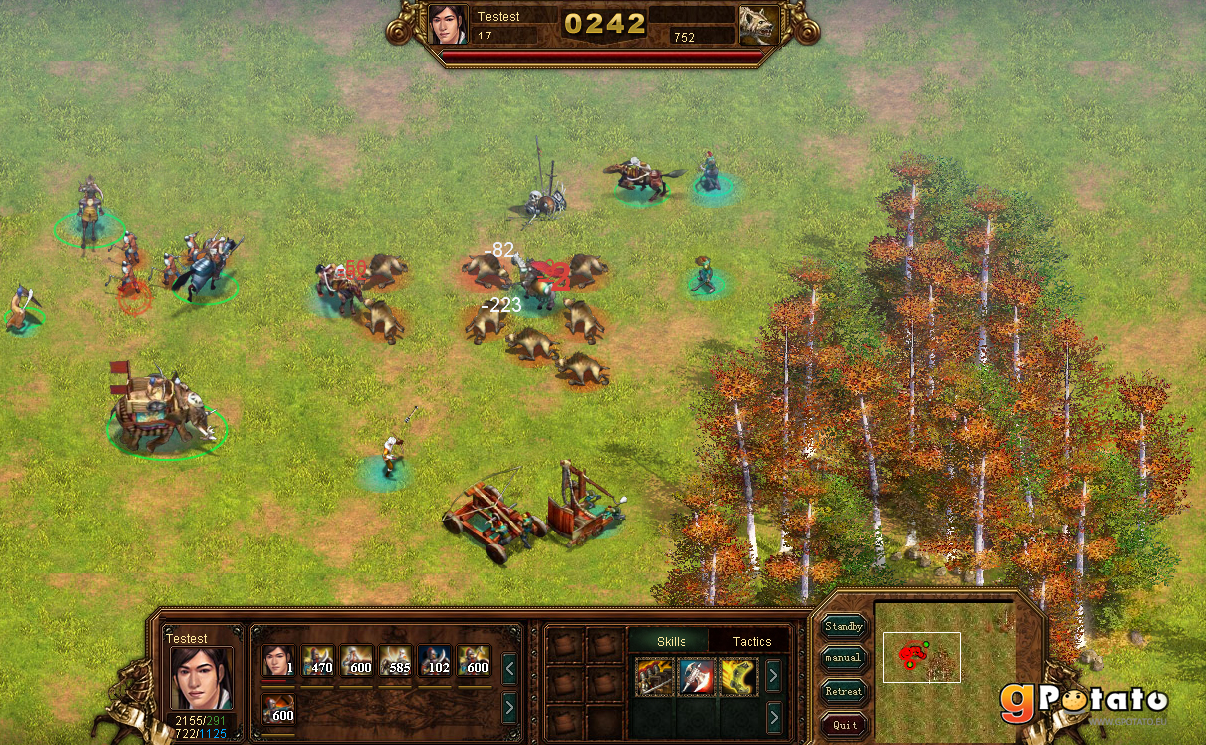Select Testest's large hero portrait
1206x745 pixels.
point(201,678)
